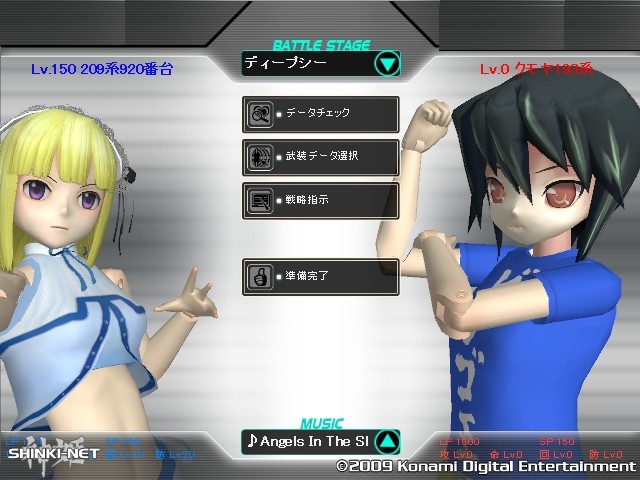Select the データチェック menu entry
This screenshot has height=480, width=640.
tap(321, 114)
